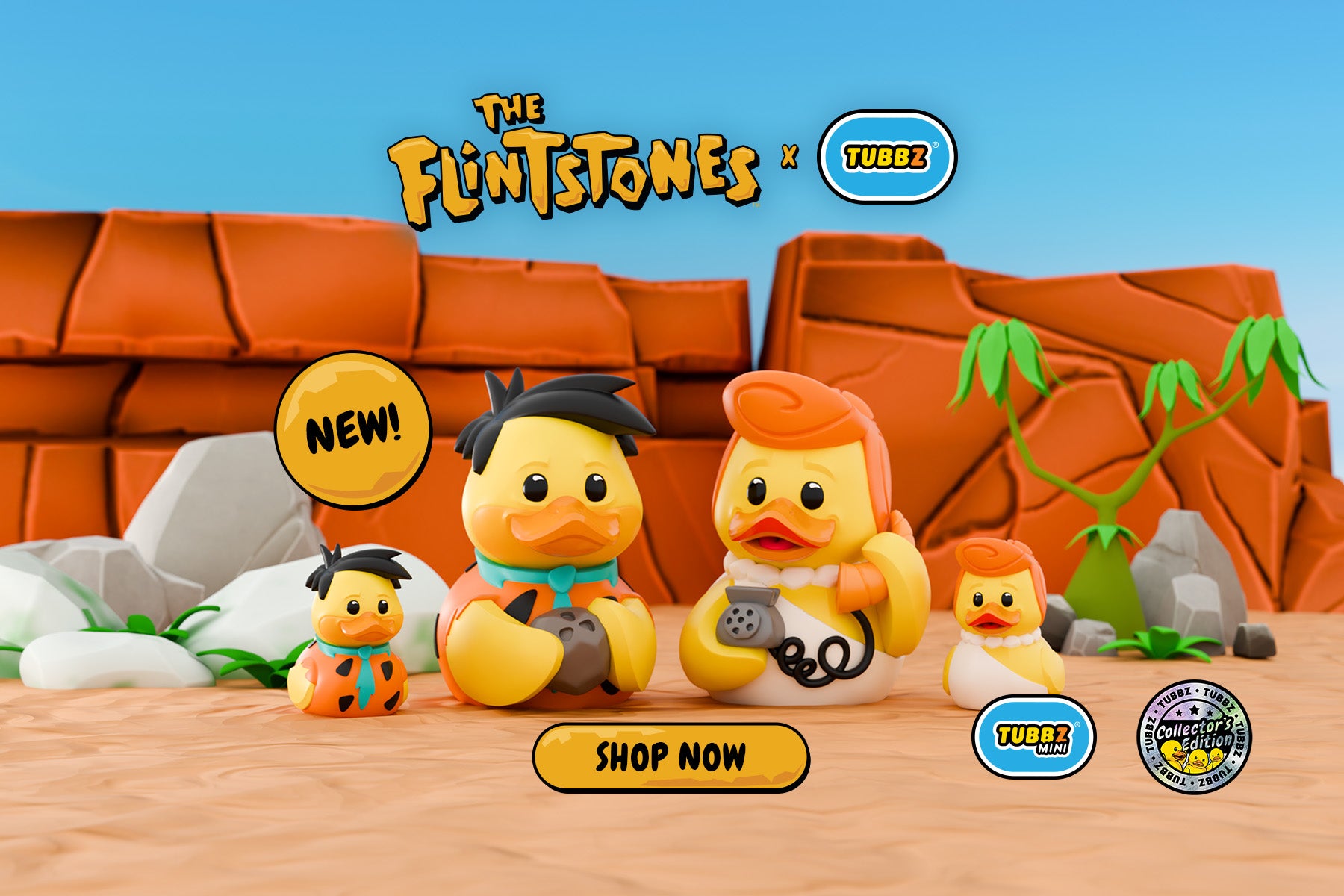Click the Shop Now button
The height and width of the screenshot is (896, 1344).
point(671,756)
